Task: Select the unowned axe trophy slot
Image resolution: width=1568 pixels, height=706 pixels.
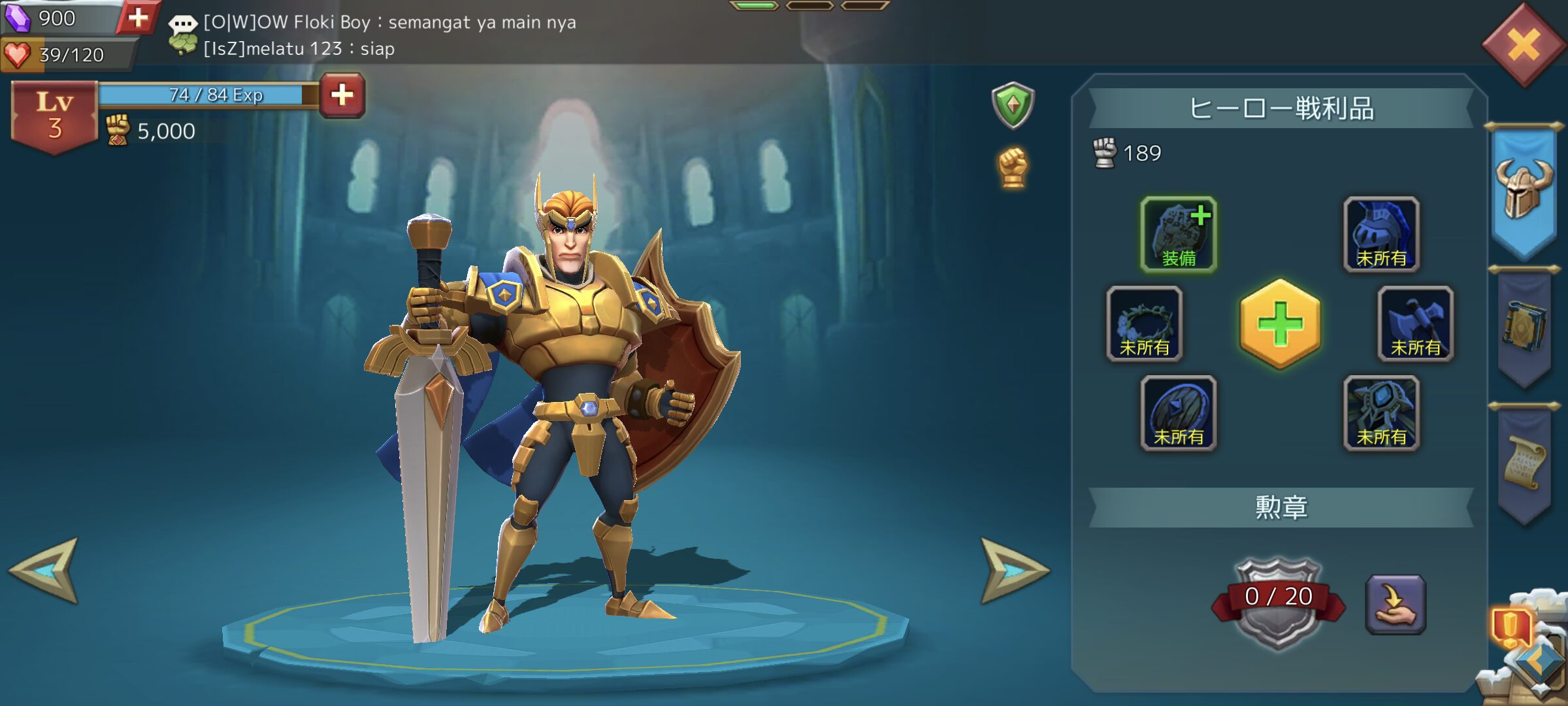Action: tap(1415, 324)
